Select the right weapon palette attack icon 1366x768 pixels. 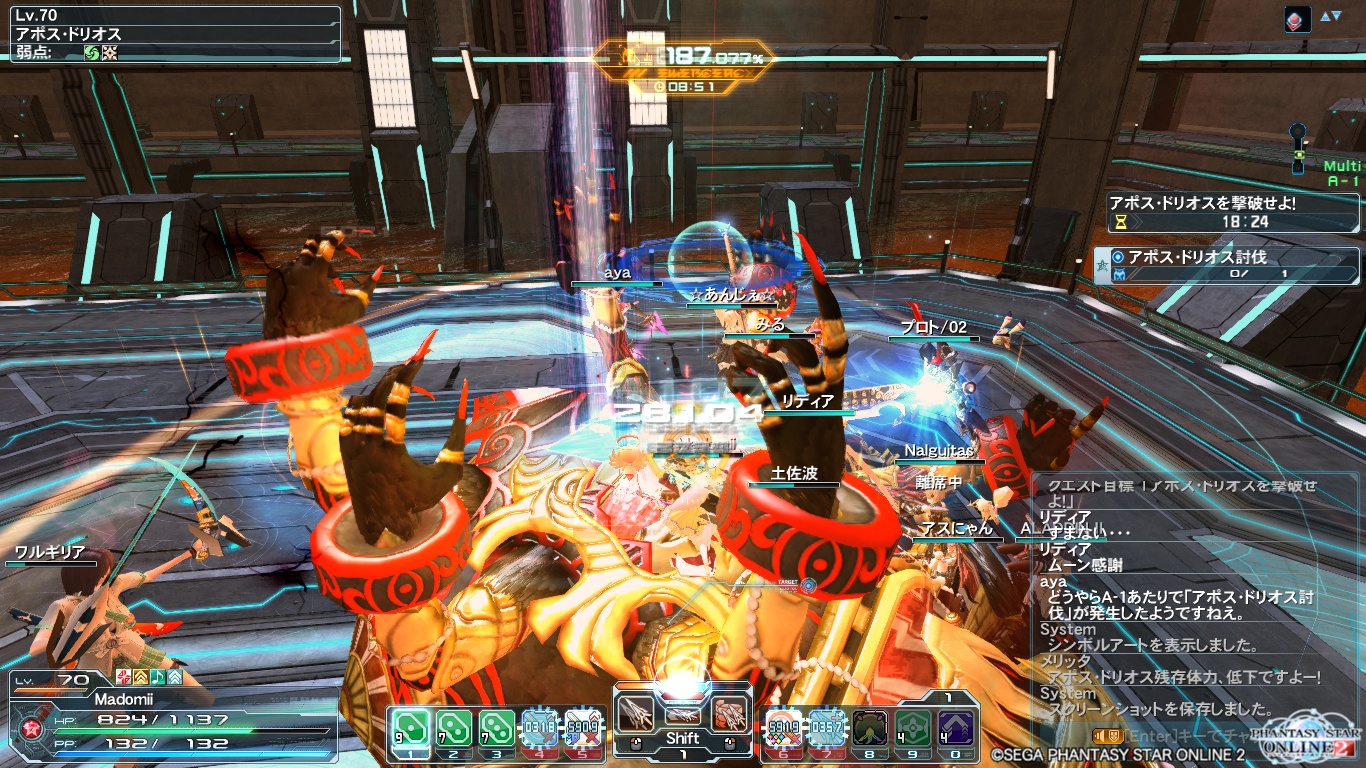pyautogui.click(x=729, y=713)
